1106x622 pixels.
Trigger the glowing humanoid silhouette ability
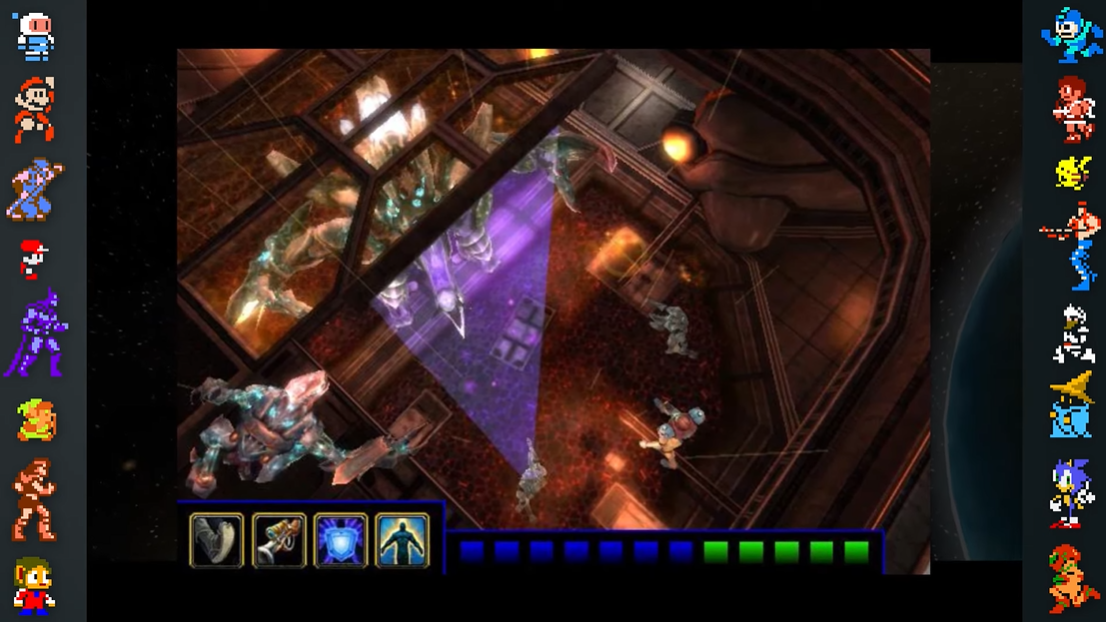[403, 540]
